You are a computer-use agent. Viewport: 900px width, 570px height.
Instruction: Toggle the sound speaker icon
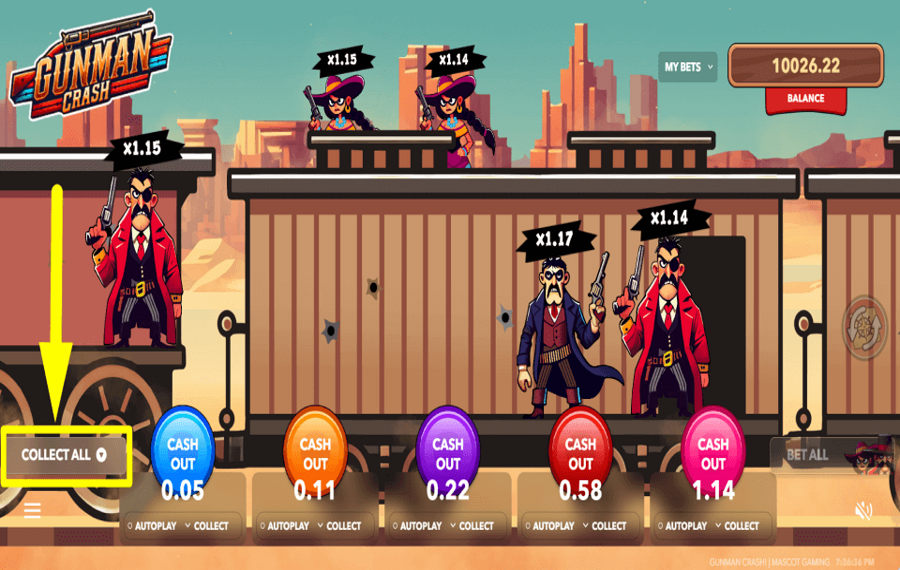coord(864,511)
